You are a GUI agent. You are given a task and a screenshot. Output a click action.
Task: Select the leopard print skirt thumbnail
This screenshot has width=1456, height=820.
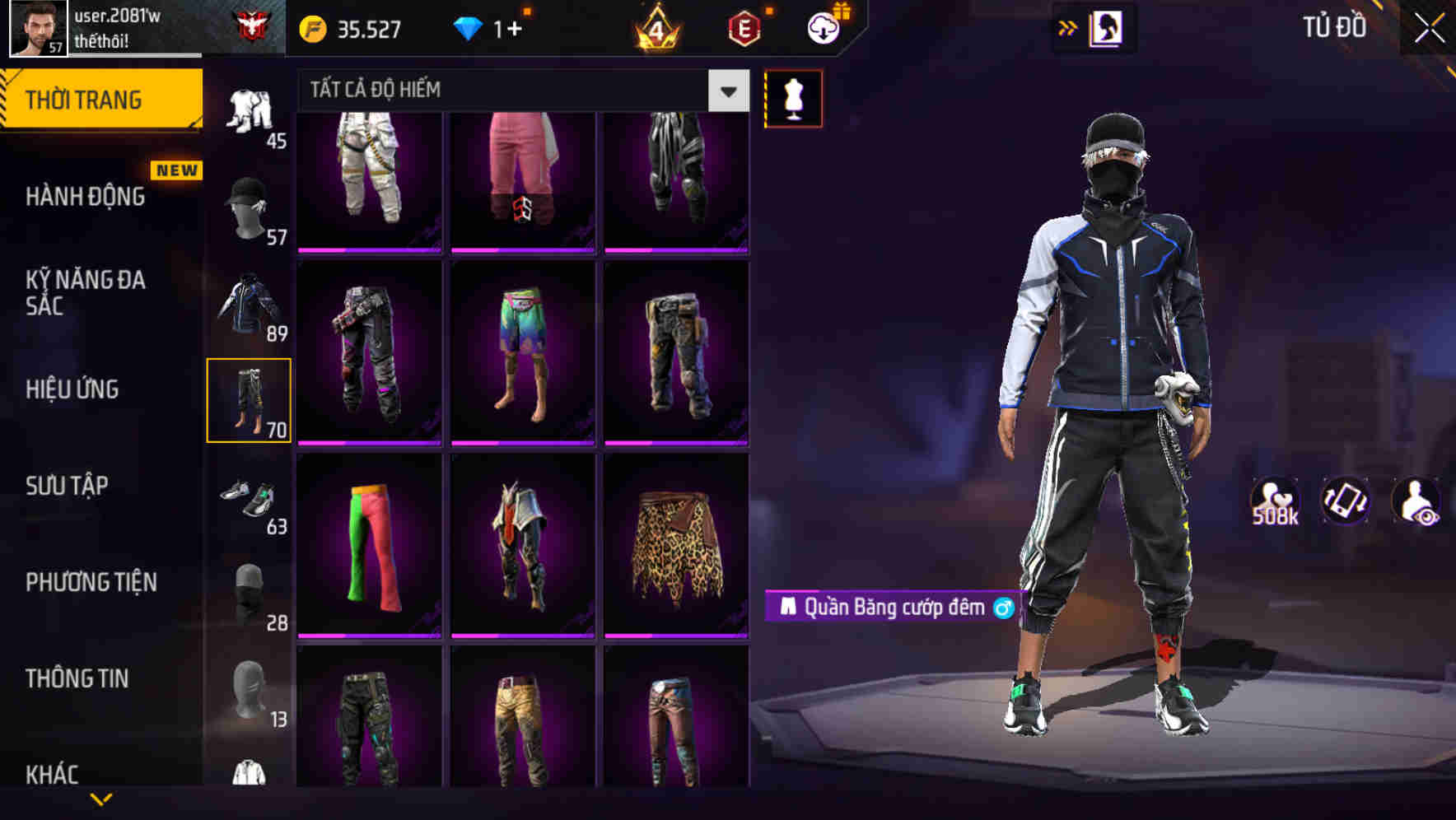676,545
